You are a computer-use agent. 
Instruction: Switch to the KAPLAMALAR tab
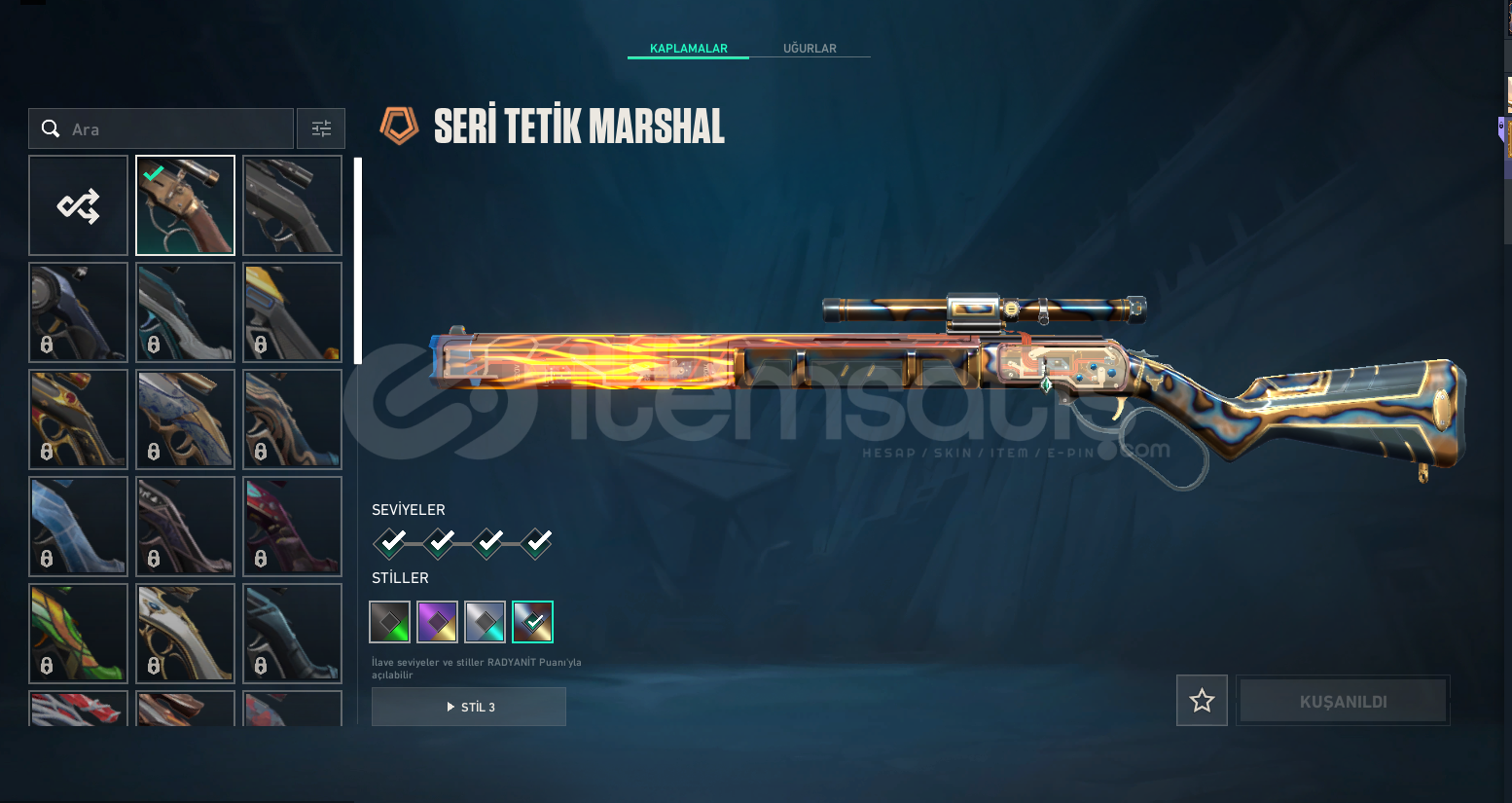pyautogui.click(x=688, y=48)
